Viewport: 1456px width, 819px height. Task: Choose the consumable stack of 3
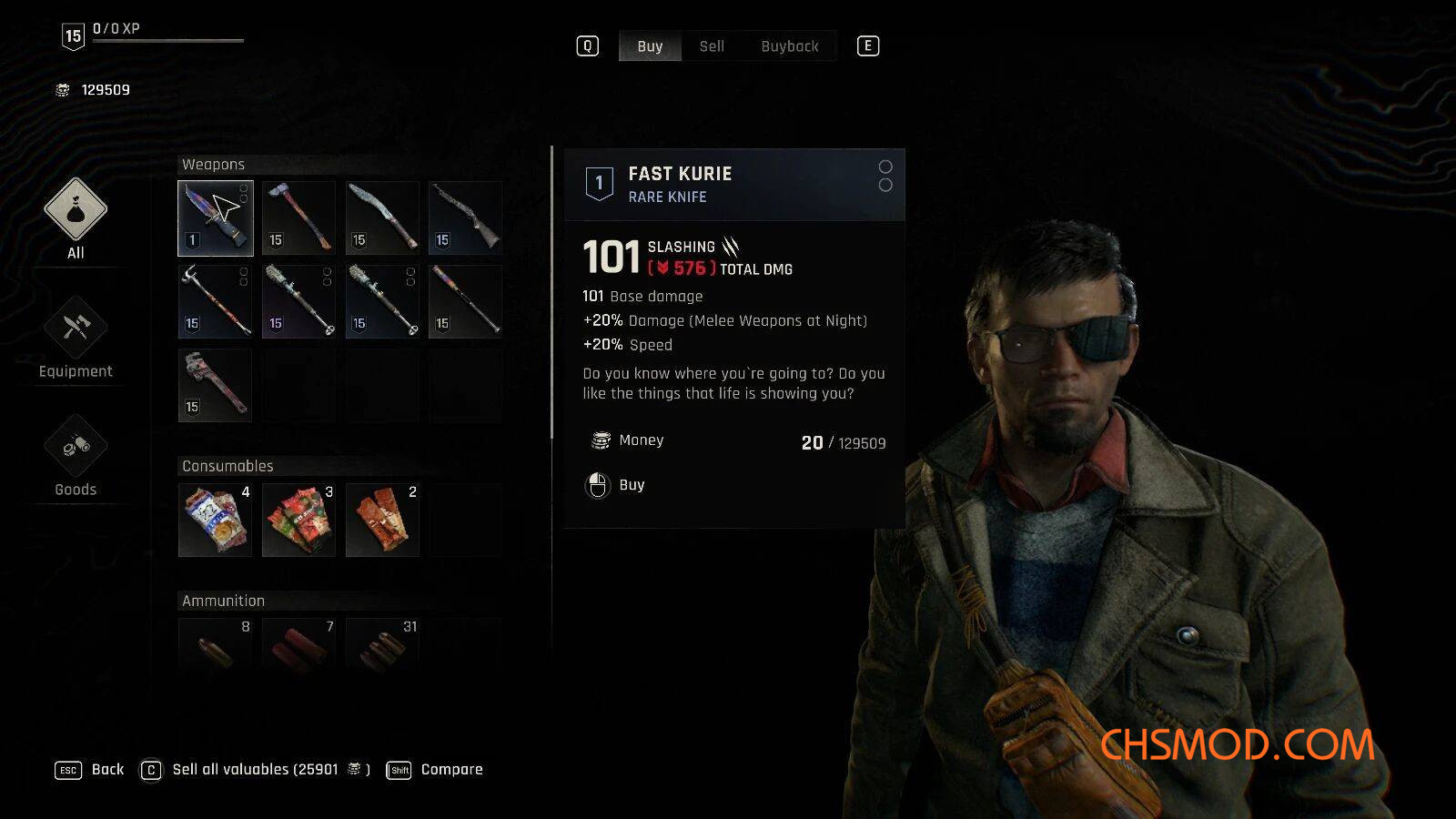298,520
